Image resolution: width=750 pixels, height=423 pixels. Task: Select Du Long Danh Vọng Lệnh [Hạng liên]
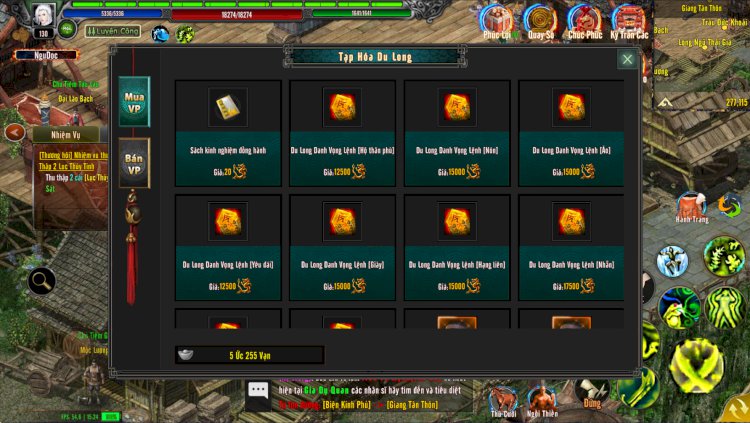coord(457,246)
